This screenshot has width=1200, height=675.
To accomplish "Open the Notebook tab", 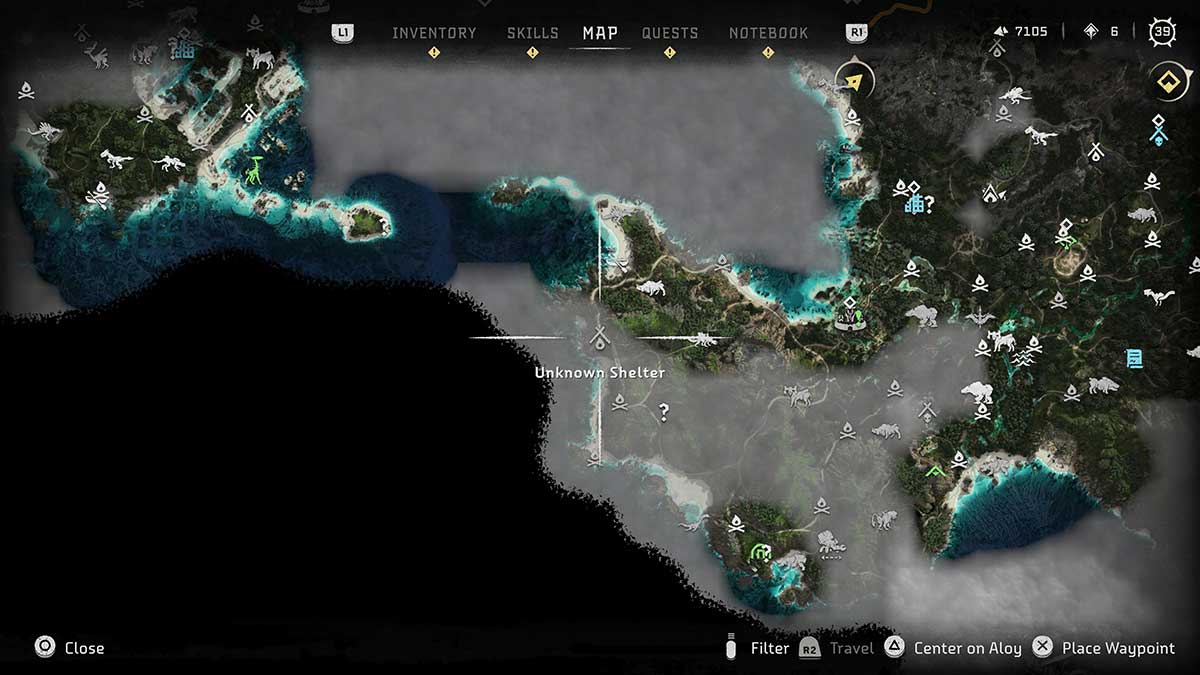I will (x=768, y=33).
